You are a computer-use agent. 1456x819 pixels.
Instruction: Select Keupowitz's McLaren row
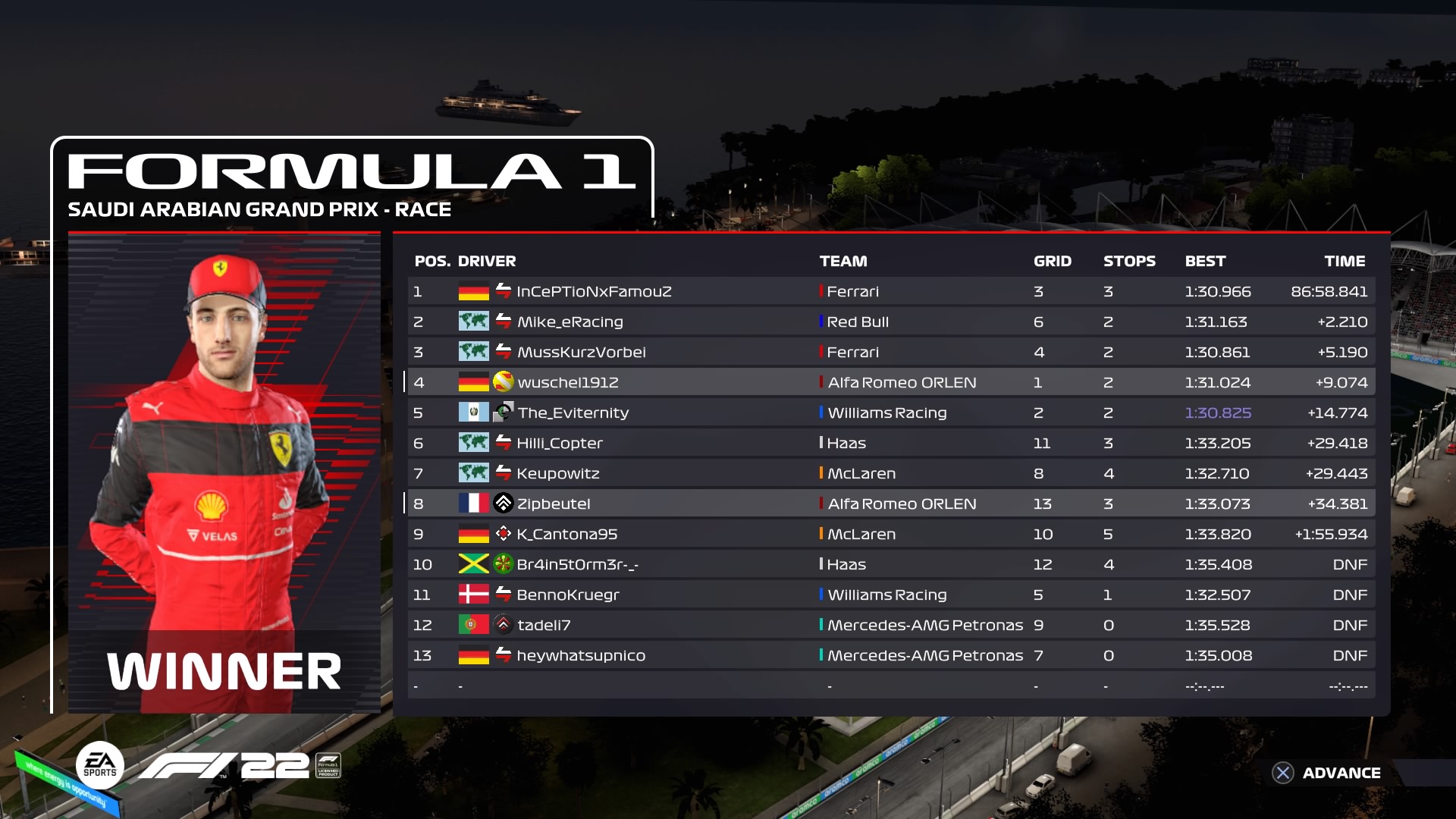tap(891, 473)
